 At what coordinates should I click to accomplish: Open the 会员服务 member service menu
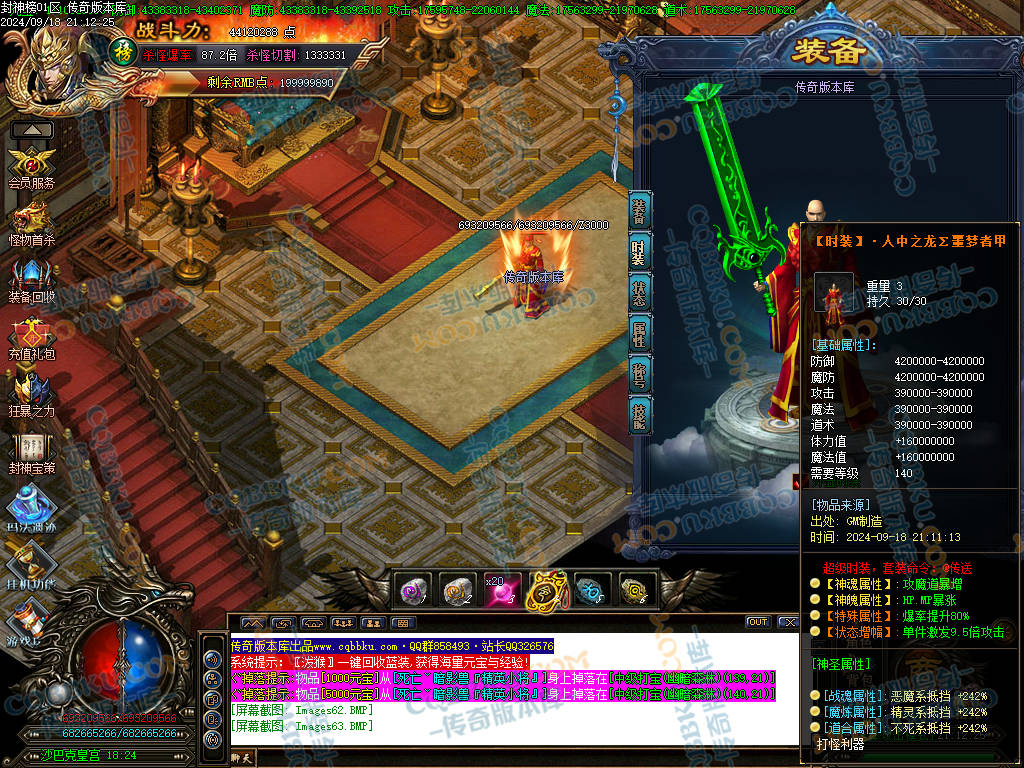(x=31, y=165)
